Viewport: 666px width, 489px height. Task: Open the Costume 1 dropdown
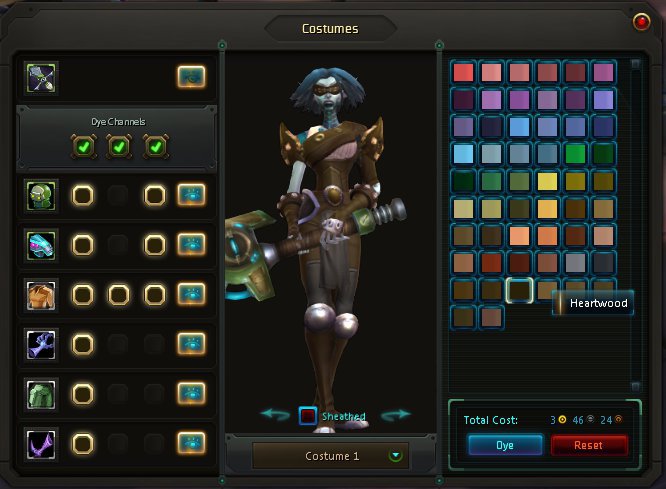(397, 456)
